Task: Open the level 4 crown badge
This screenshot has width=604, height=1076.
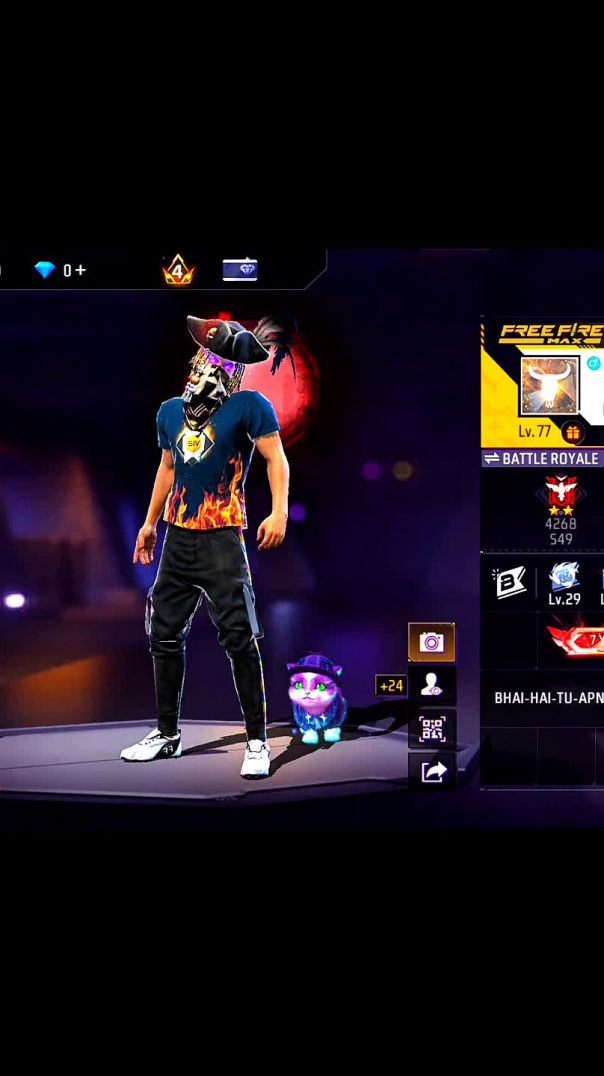Action: point(178,269)
